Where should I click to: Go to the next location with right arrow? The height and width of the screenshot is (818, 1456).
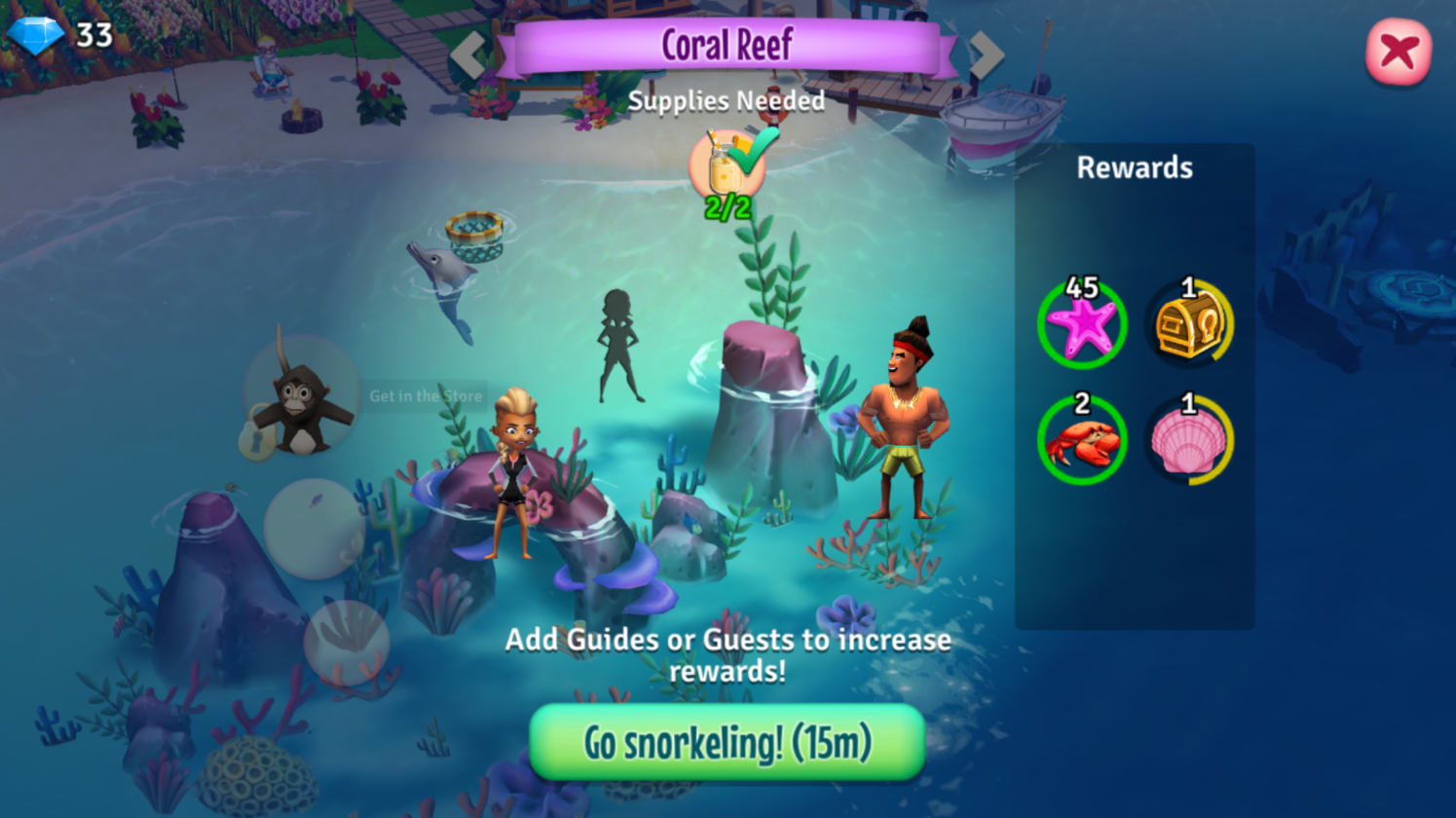[x=986, y=54]
